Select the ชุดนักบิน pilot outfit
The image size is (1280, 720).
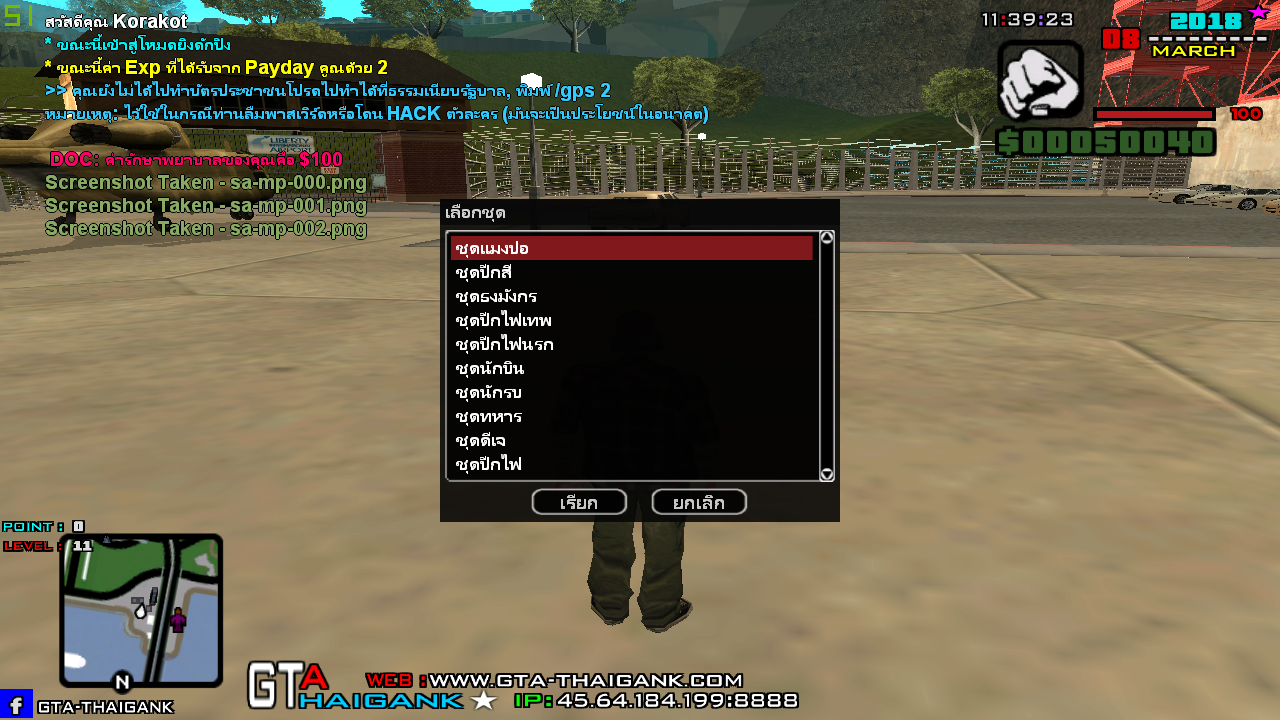(x=631, y=368)
